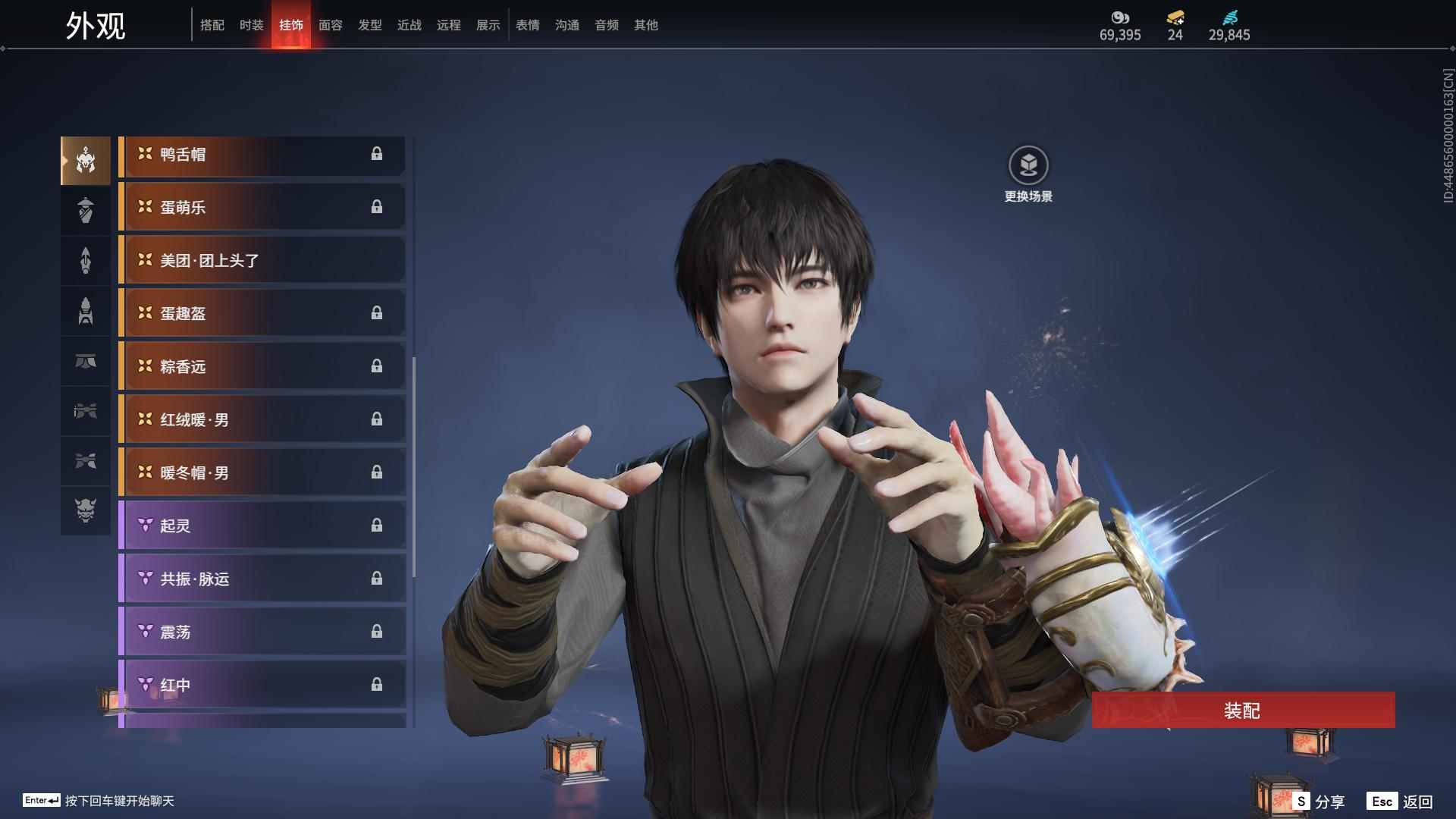Select the 红绒暖·男 accessory
Viewport: 1456px width, 819px height.
pyautogui.click(x=262, y=420)
